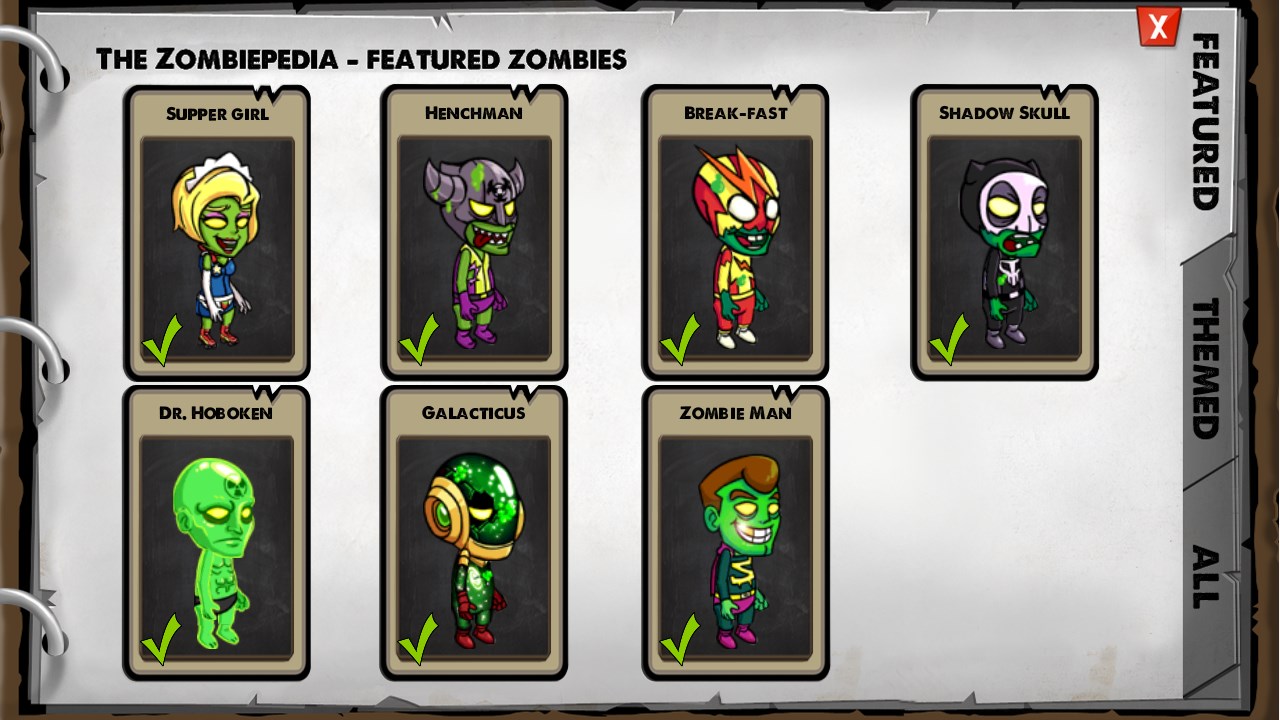Open the Henchman zombie entry
1280x720 pixels.
point(475,230)
